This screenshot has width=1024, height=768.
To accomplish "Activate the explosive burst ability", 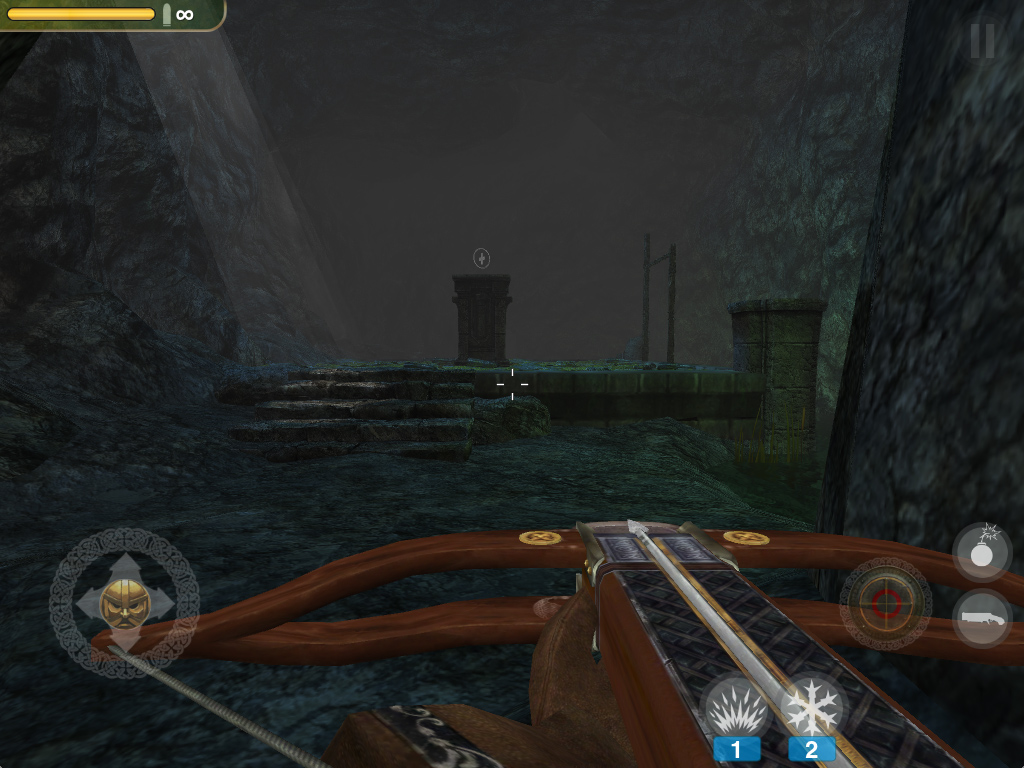I will (x=737, y=709).
